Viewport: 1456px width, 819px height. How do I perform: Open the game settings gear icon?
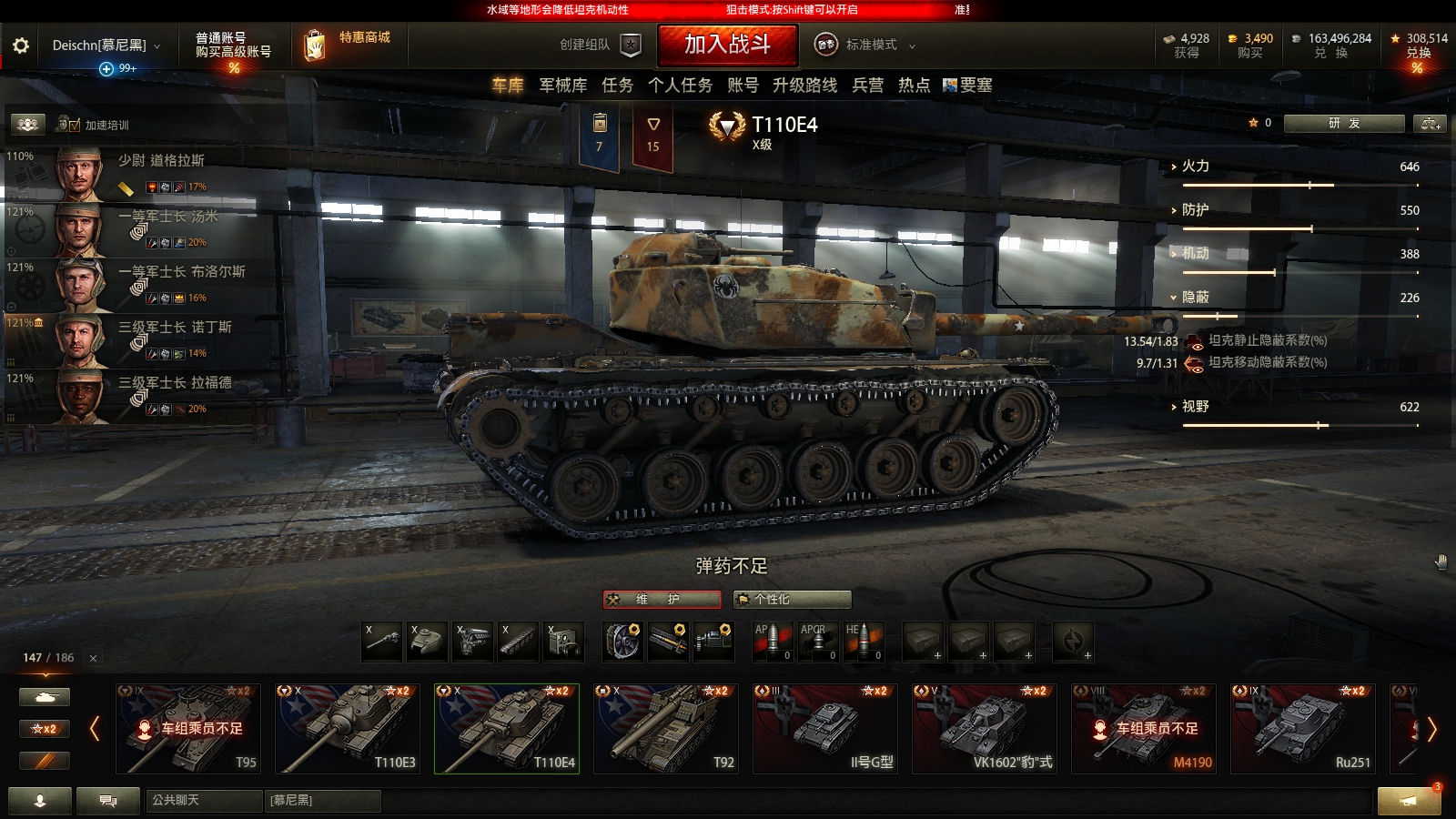pyautogui.click(x=20, y=45)
